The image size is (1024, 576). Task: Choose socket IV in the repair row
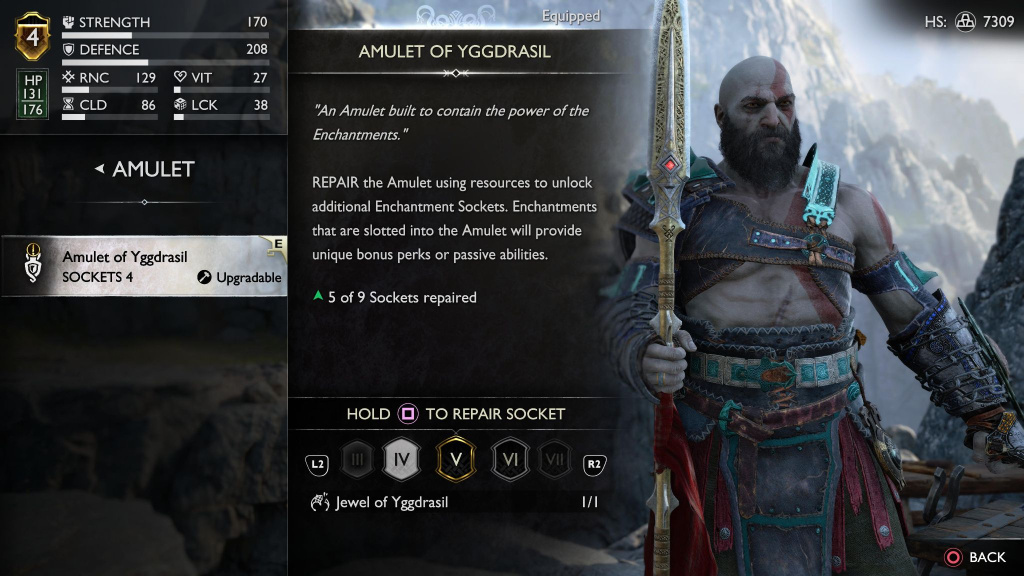400,461
